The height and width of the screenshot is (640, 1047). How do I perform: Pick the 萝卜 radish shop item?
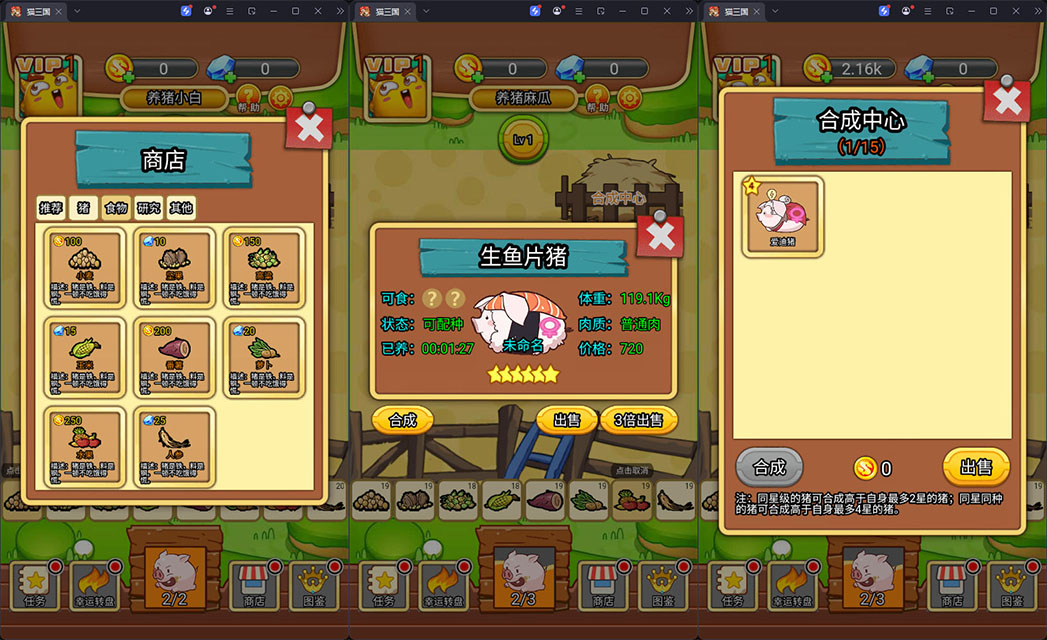[262, 357]
